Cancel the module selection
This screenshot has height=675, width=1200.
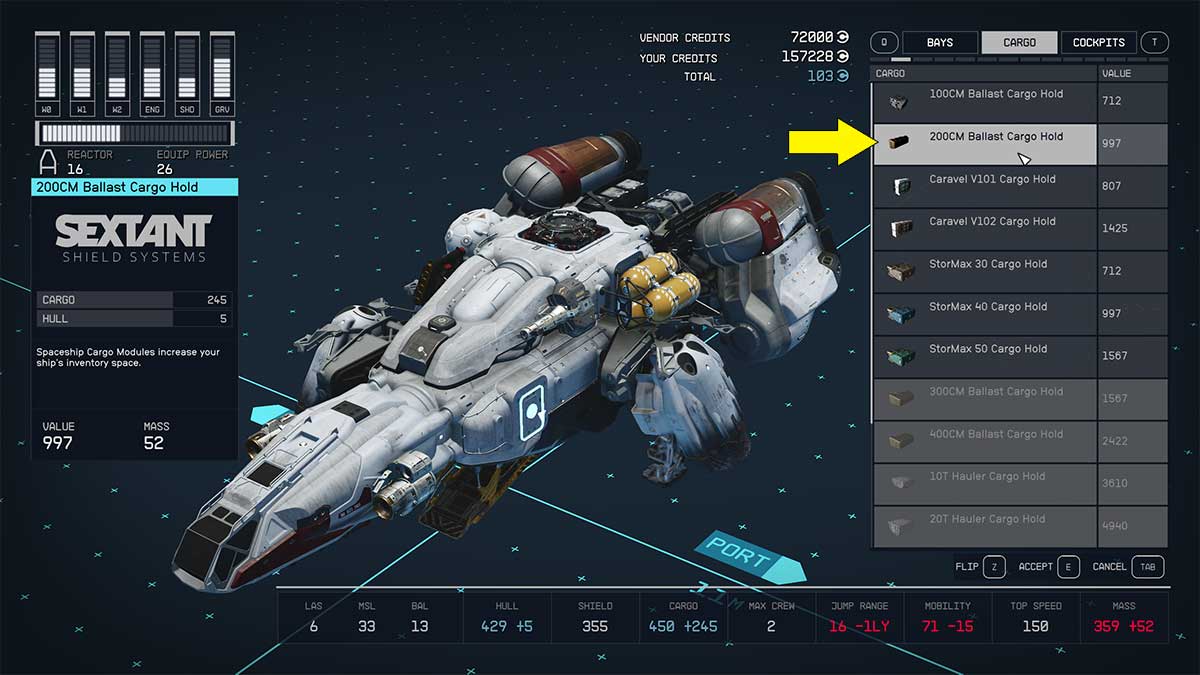click(x=1126, y=567)
